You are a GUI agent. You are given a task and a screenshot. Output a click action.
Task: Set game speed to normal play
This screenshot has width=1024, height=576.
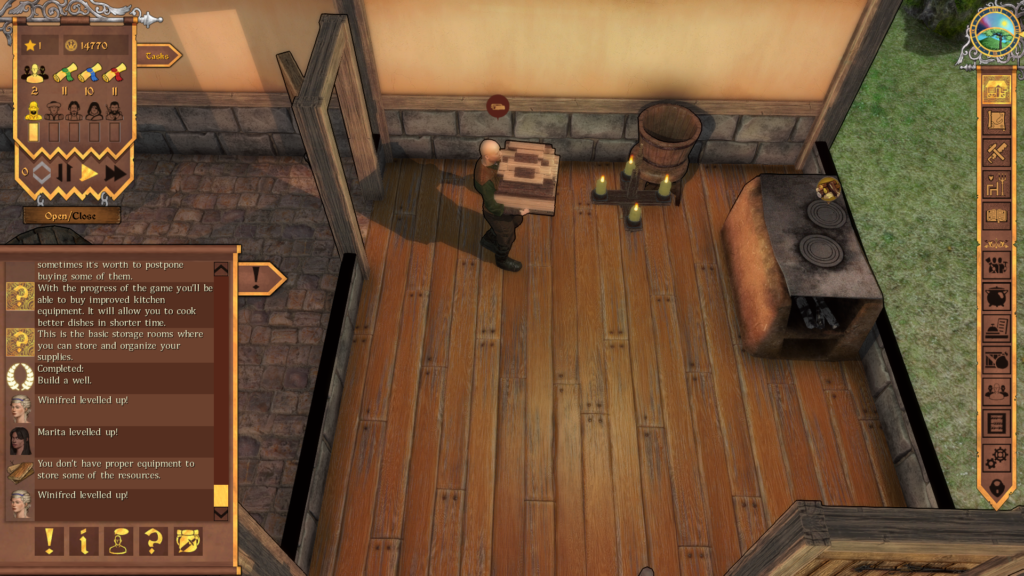(x=89, y=173)
